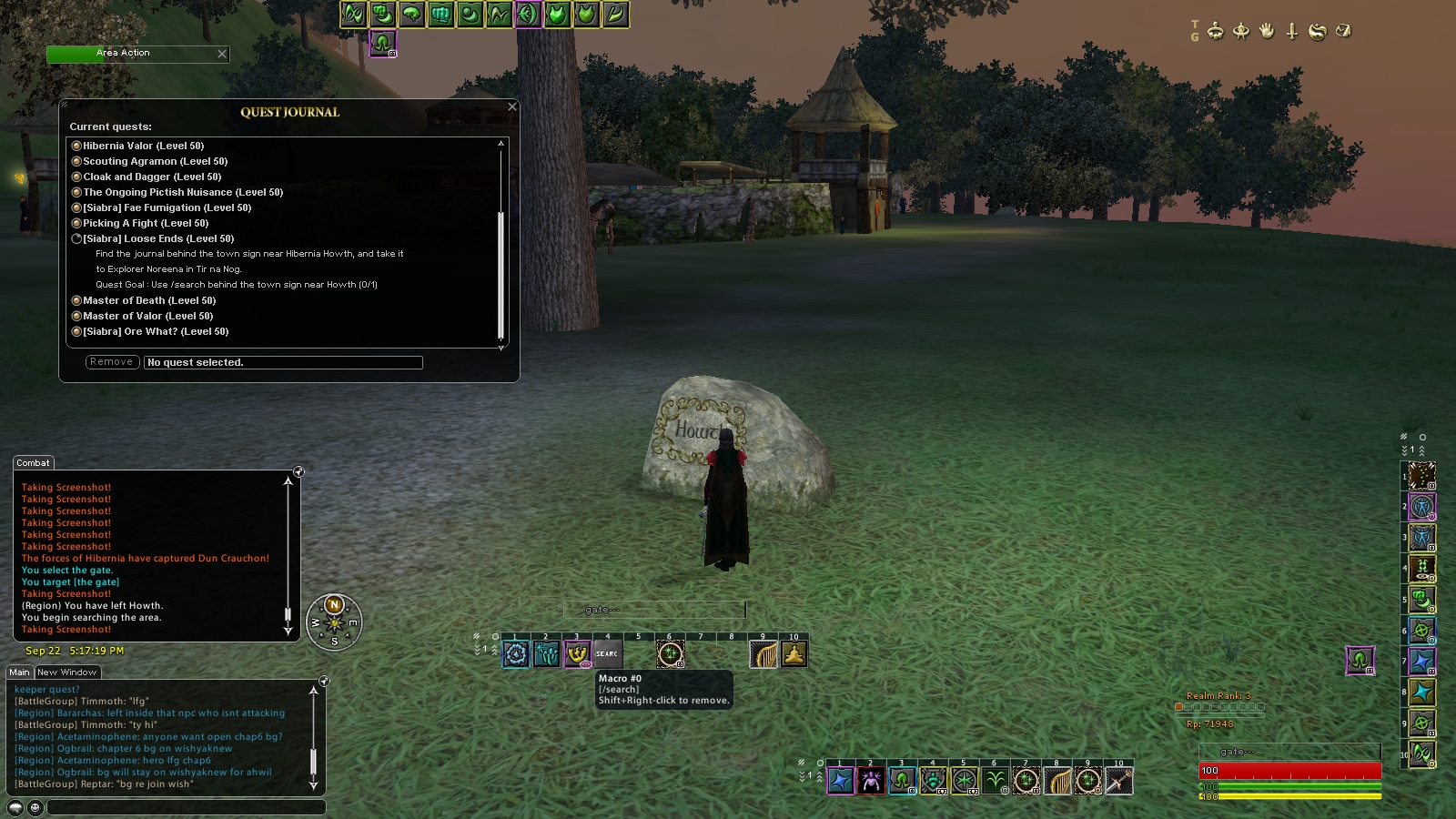Click the sword icon in top-right menu

(1292, 31)
